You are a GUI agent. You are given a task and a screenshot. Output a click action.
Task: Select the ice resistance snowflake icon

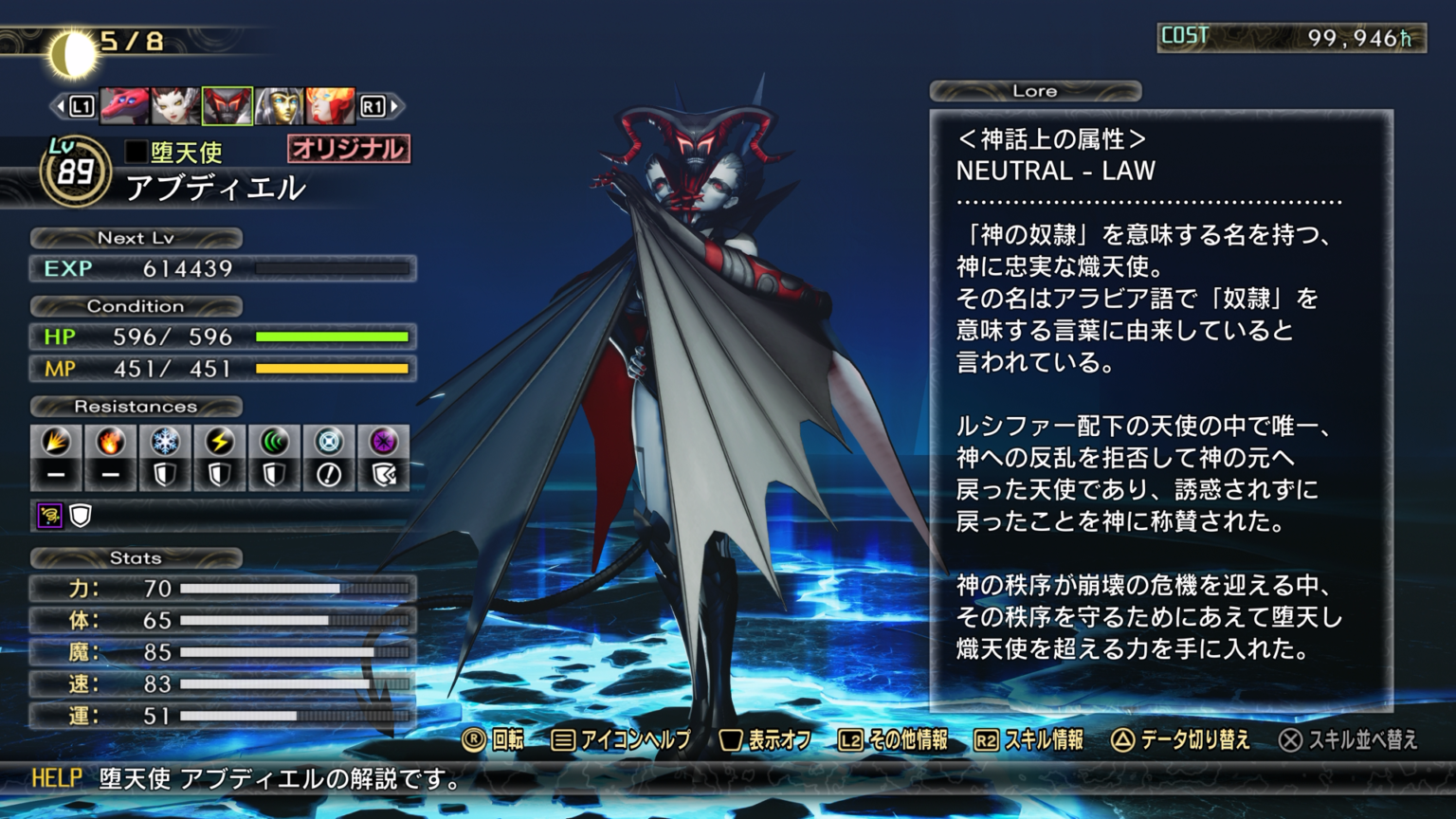(x=164, y=442)
